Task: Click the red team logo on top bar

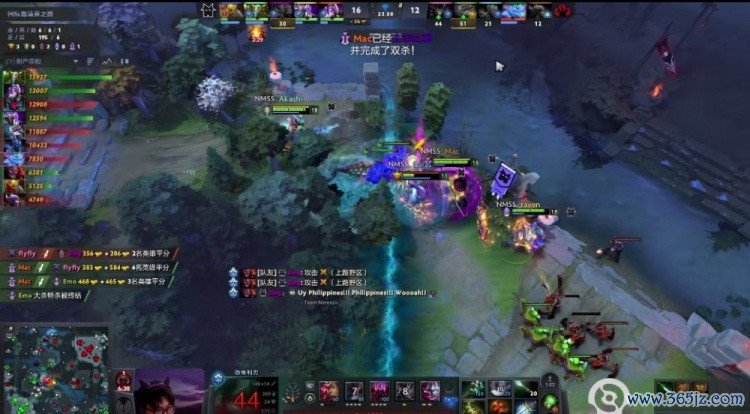Action: coord(564,9)
